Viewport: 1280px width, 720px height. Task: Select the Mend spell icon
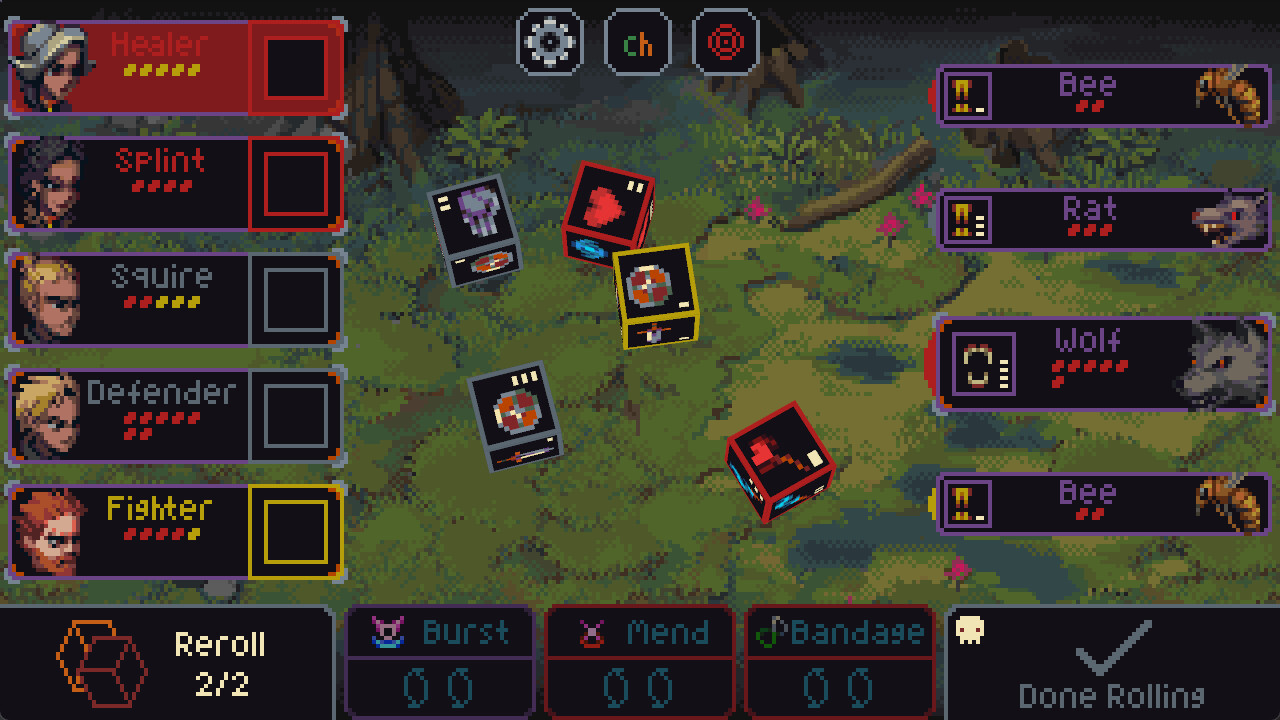594,632
